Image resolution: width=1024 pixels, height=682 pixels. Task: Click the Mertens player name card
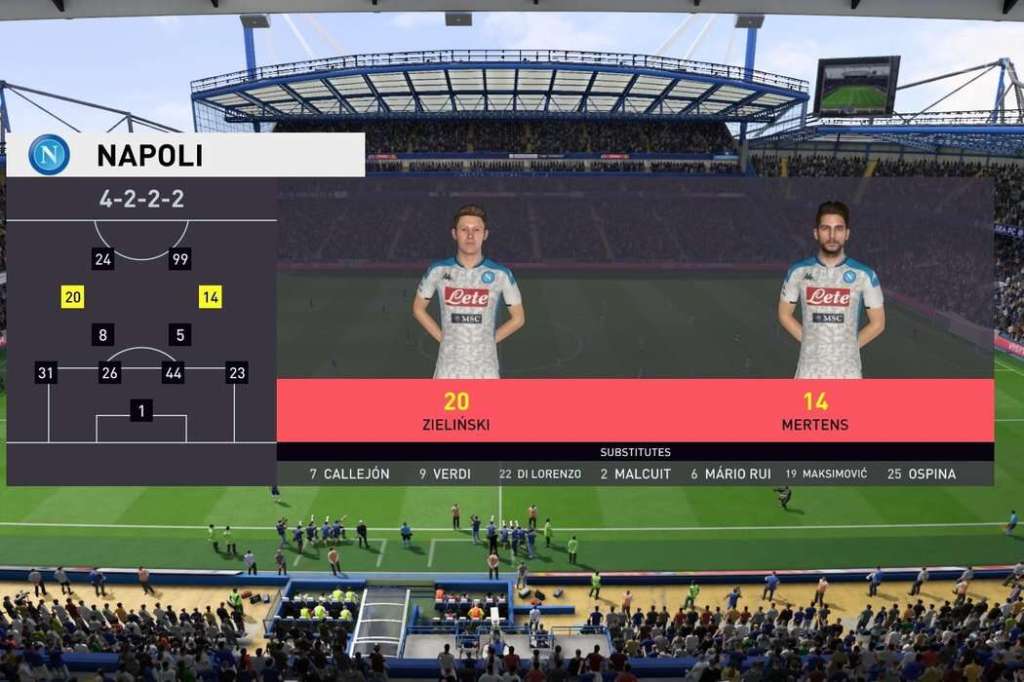click(x=815, y=411)
